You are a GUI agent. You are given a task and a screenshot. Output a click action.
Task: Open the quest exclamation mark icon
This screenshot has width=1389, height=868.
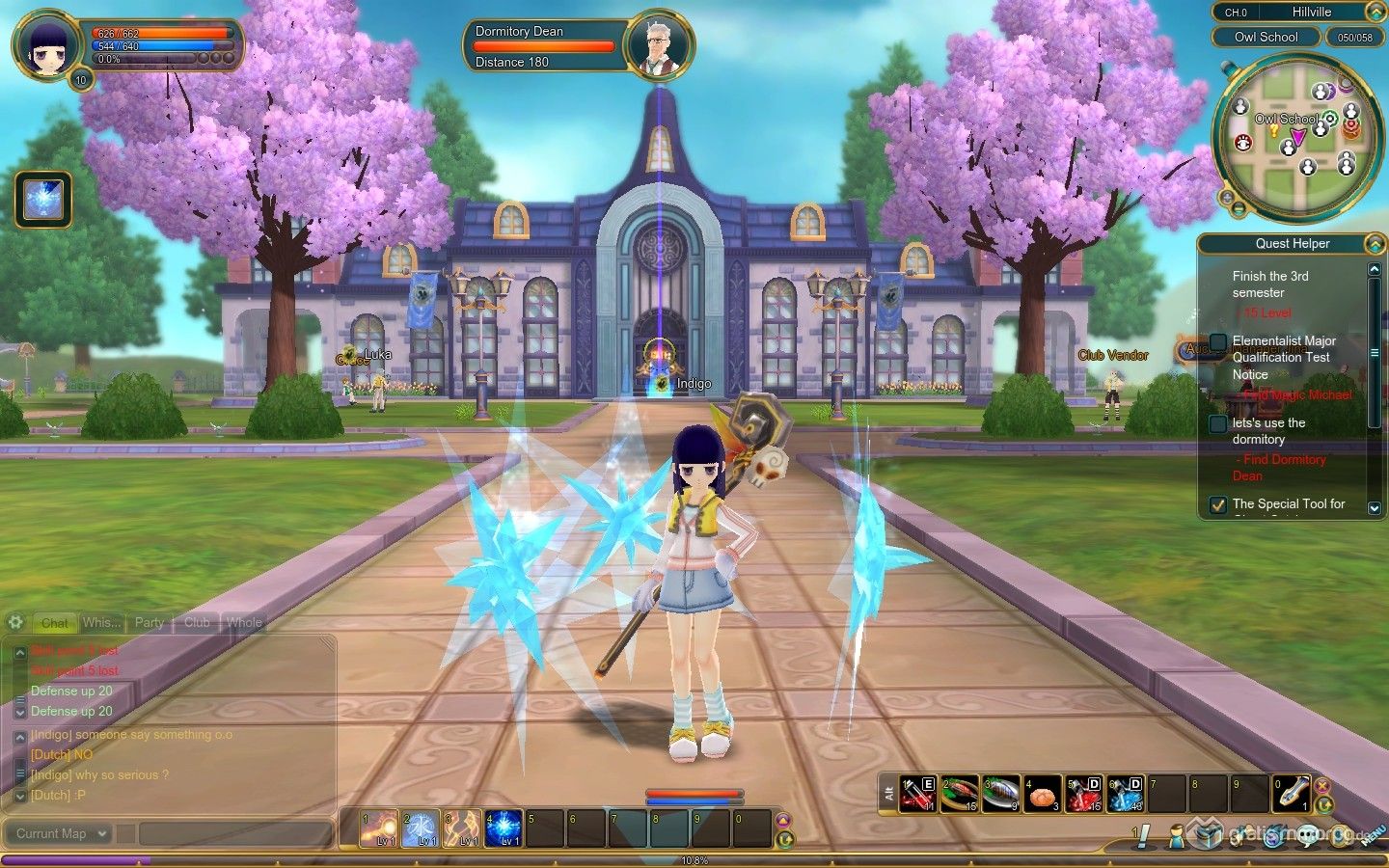(1142, 835)
